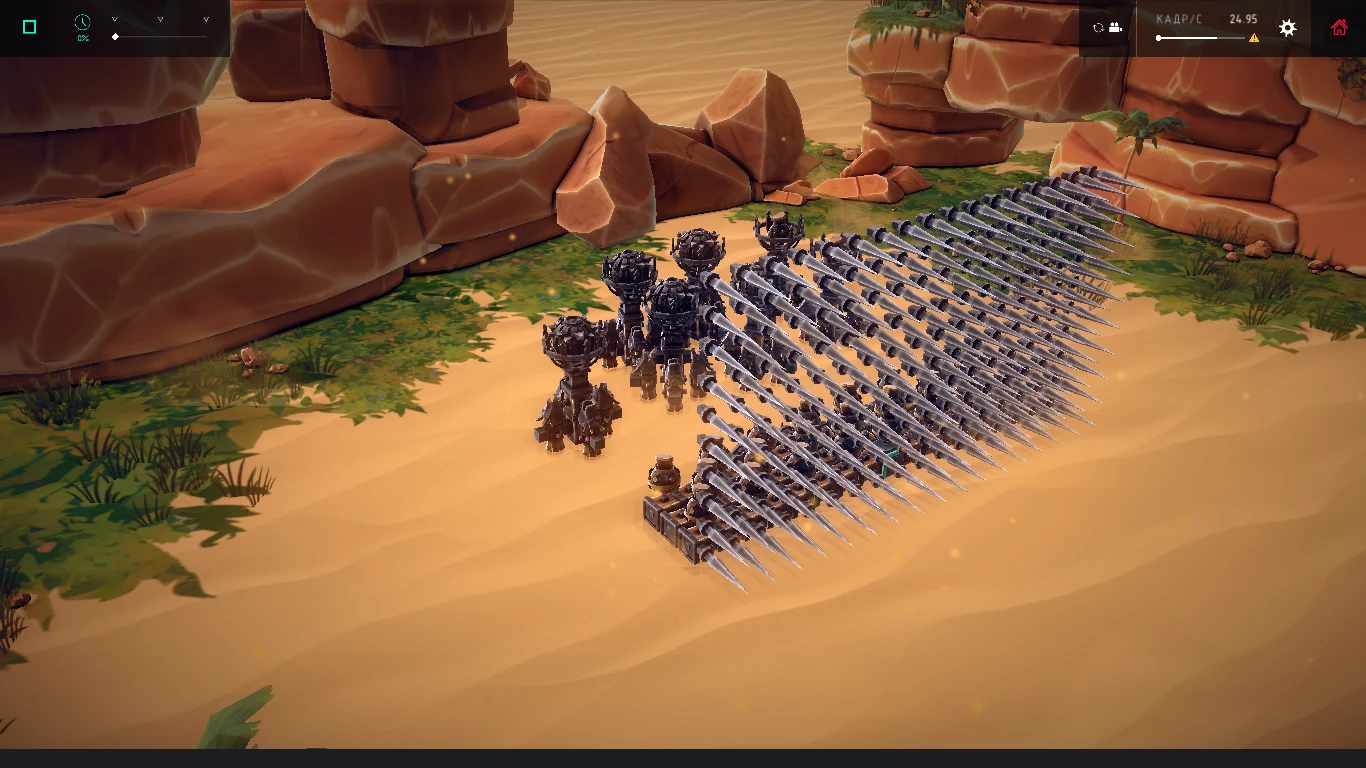
Task: Click the 24.95 frame rate readout
Action: pos(1243,18)
